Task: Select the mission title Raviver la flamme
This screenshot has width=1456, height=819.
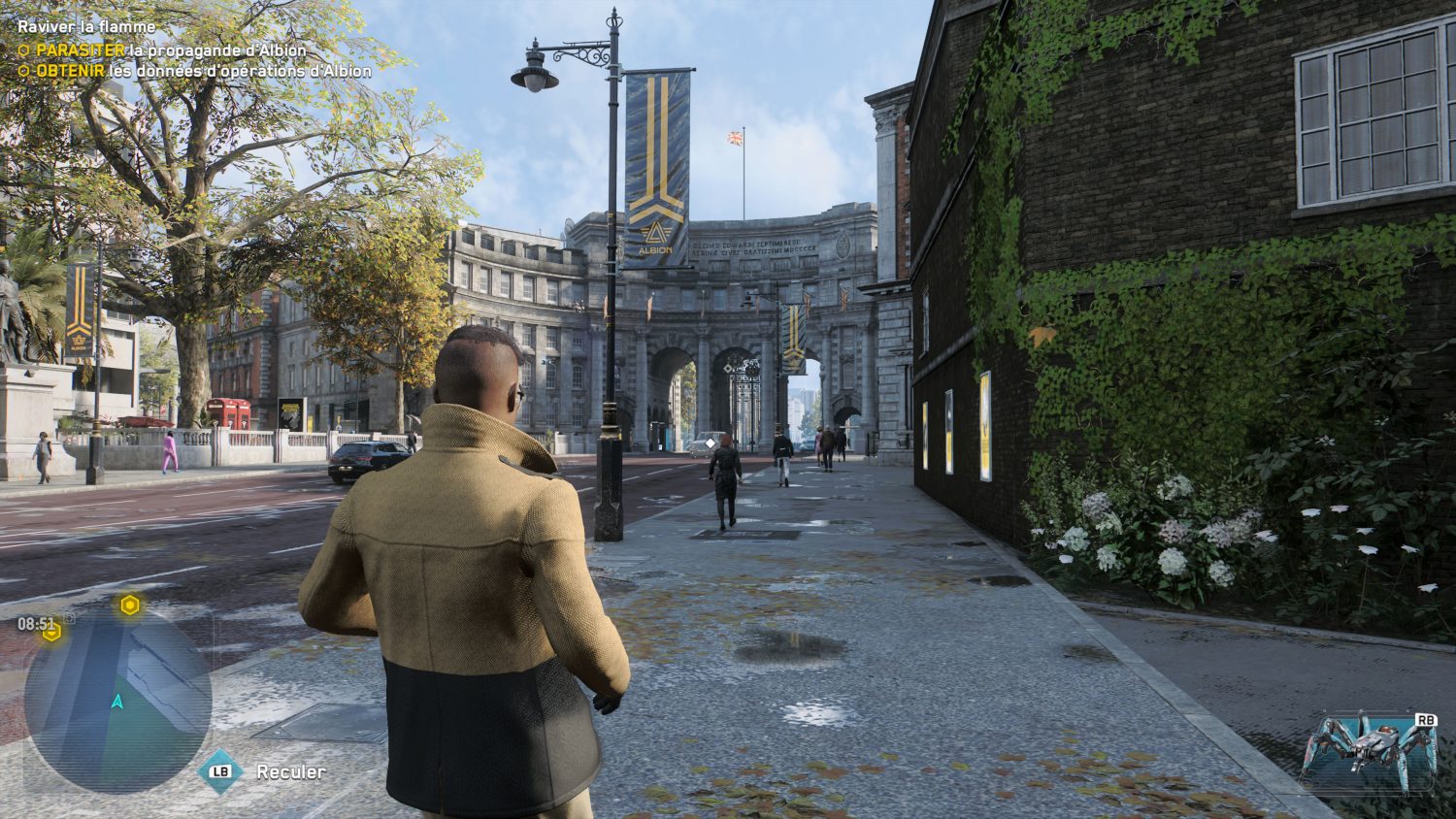Action: (x=86, y=27)
